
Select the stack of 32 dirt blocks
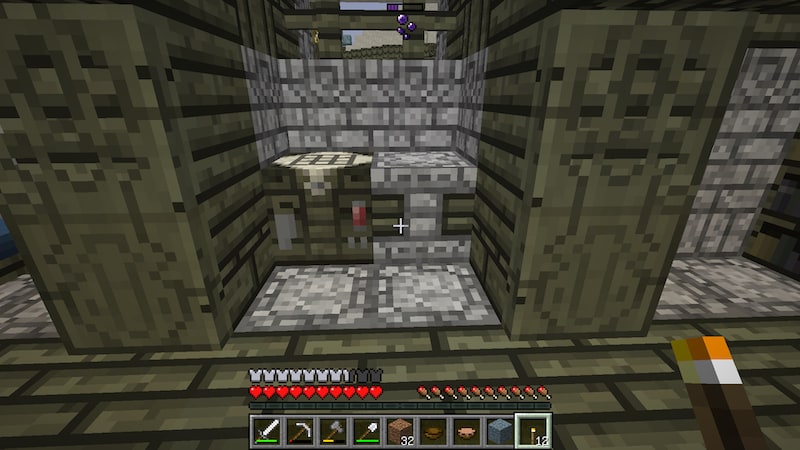click(400, 430)
